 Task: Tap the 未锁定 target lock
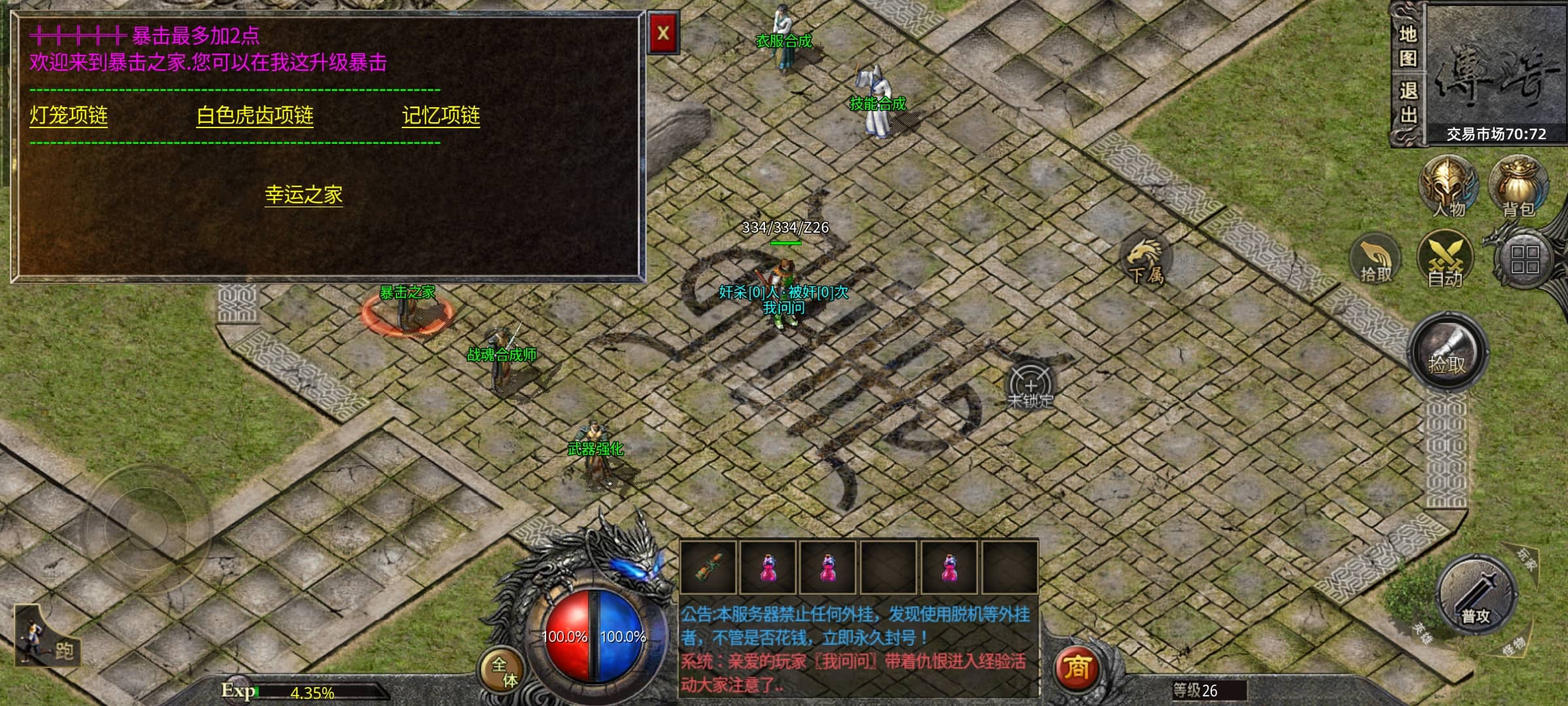click(x=1030, y=386)
